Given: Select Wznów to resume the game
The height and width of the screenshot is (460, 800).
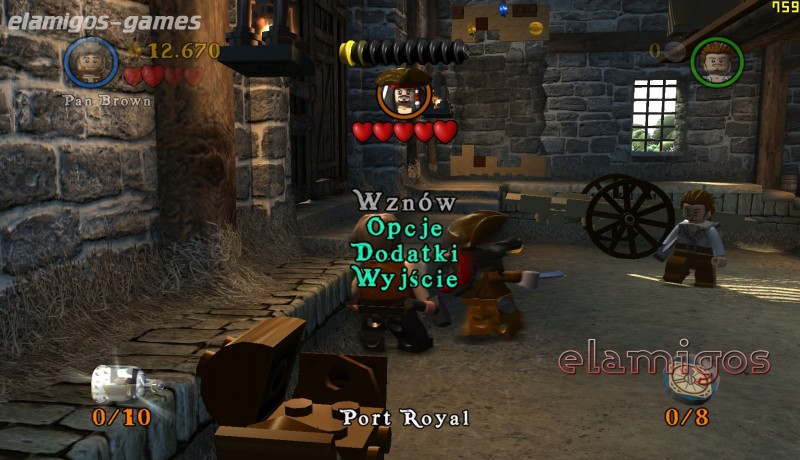Looking at the screenshot, I should [404, 202].
